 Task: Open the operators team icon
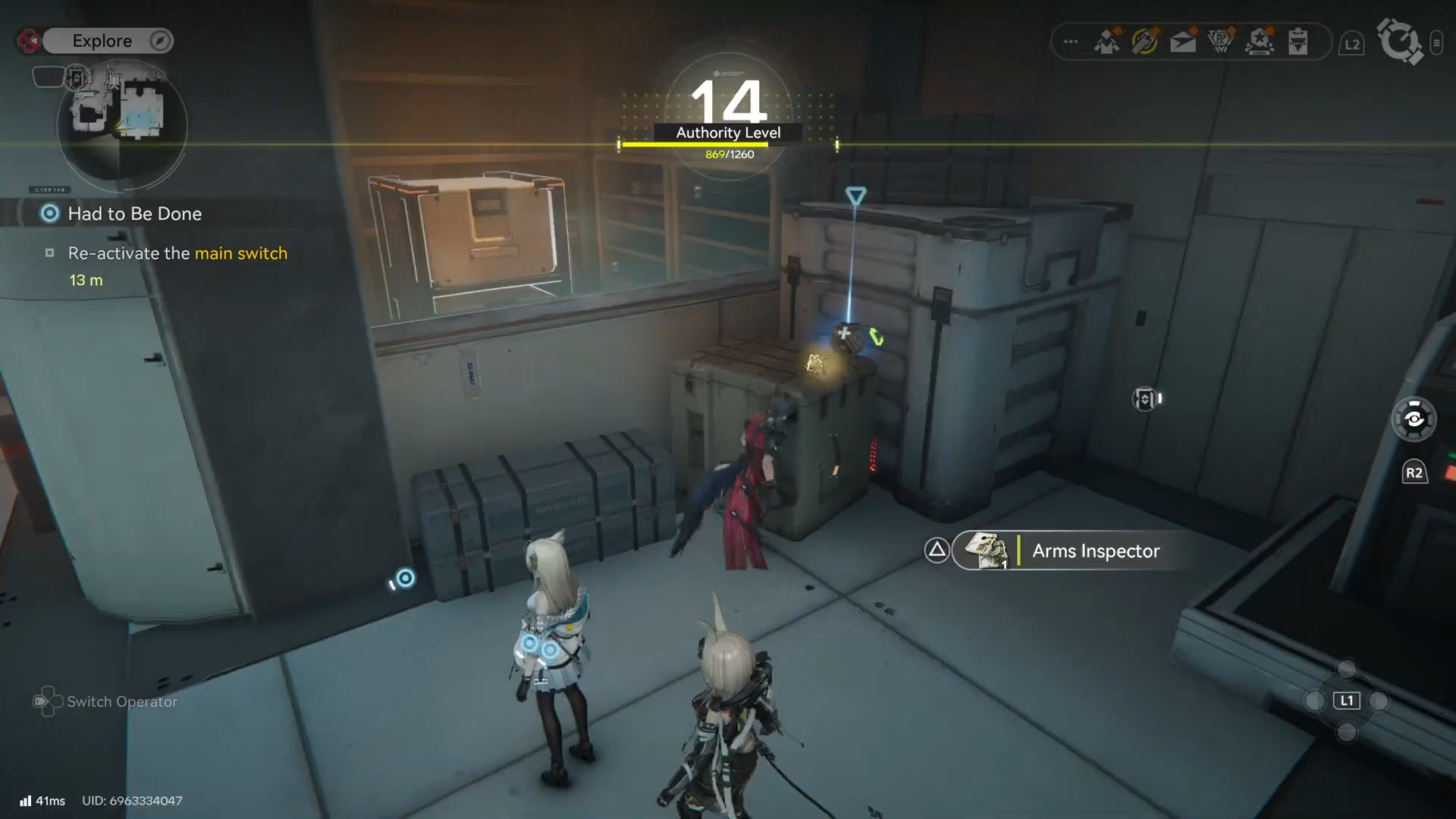coord(1108,42)
